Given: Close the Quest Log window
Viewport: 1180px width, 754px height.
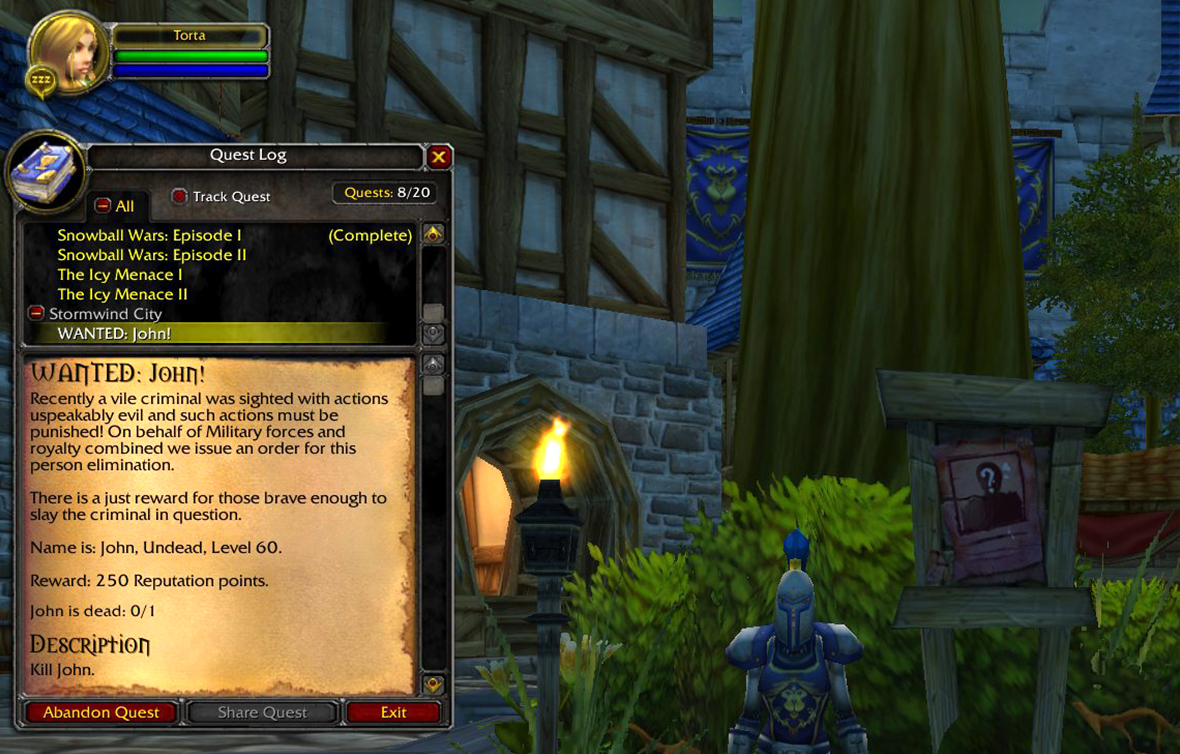Looking at the screenshot, I should (x=438, y=157).
